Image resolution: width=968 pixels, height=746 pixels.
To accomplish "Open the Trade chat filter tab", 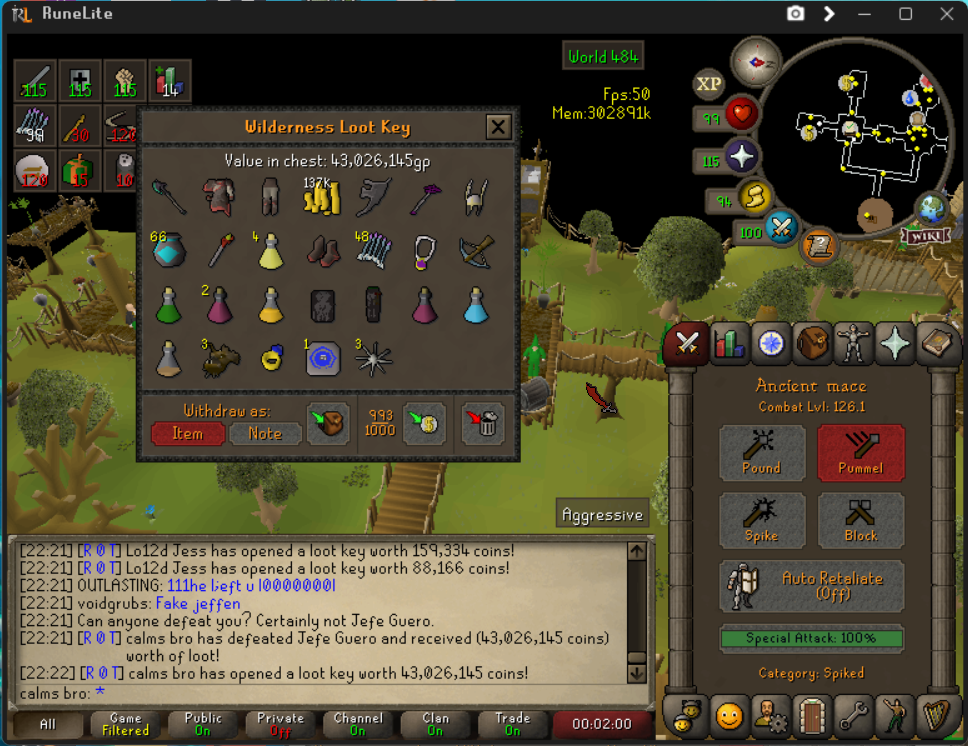I will pos(513,724).
